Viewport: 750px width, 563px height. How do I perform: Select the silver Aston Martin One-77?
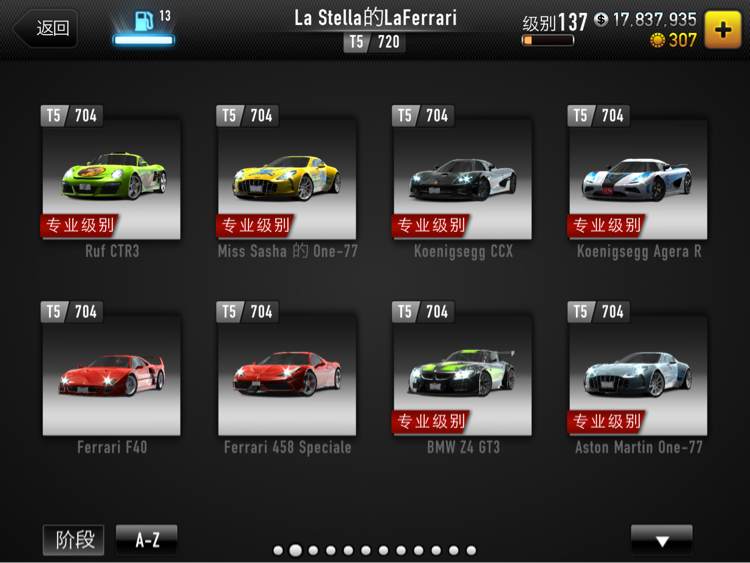(x=638, y=374)
